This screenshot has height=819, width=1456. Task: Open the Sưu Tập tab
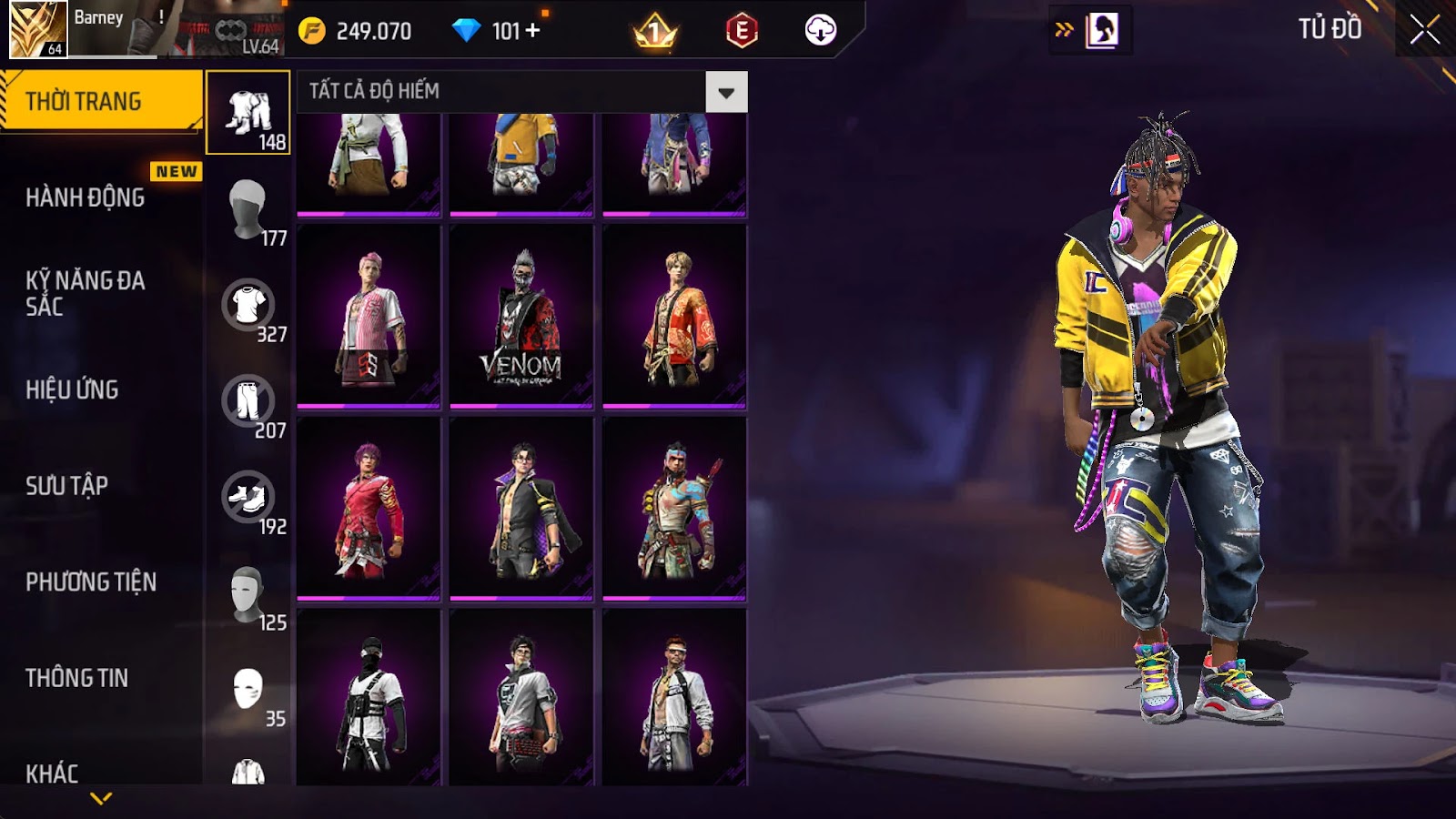(67, 486)
